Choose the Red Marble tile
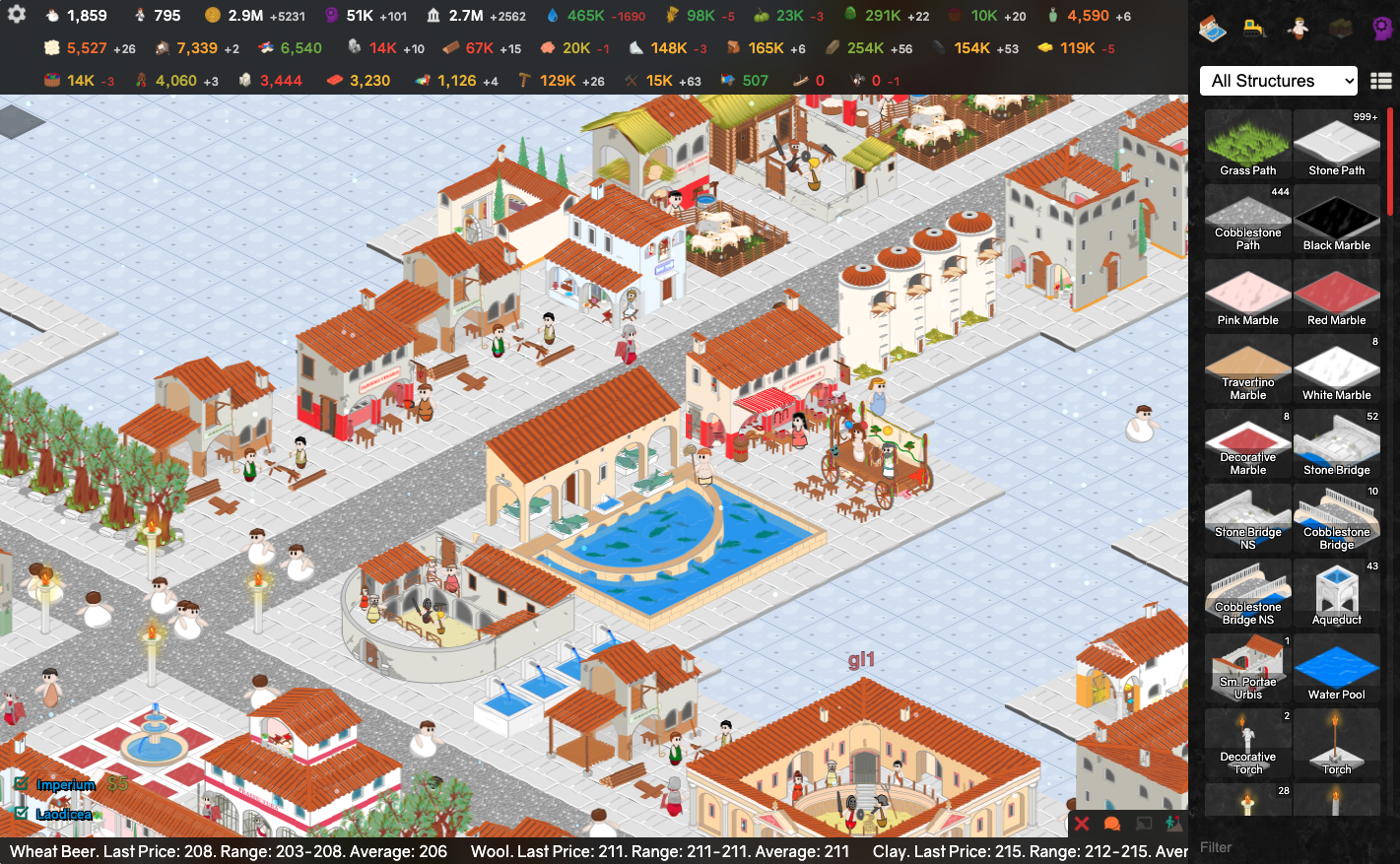Viewport: 1400px width, 864px height. click(1336, 294)
